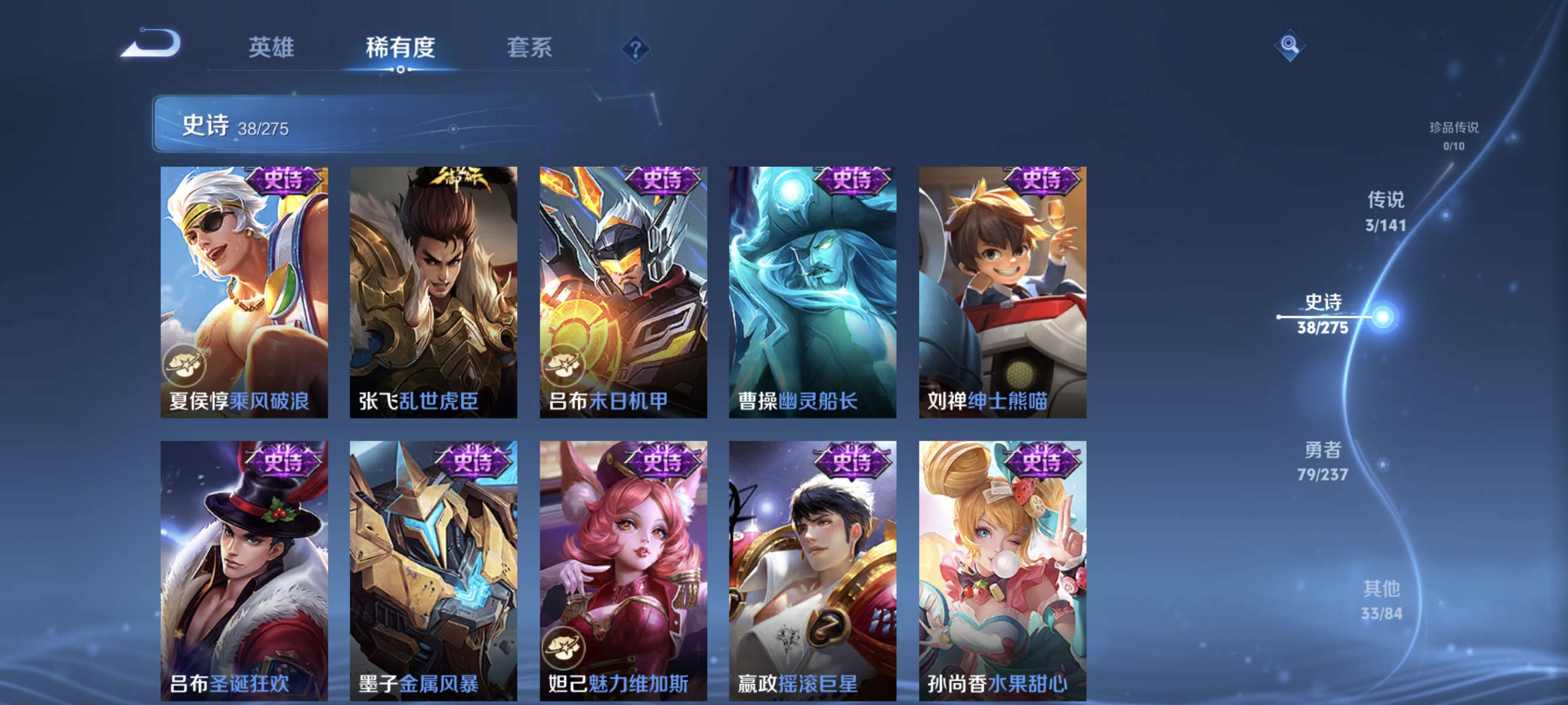Click the coin badge on 妲己魅力维加斯 card
Viewport: 1568px width, 705px height.
(x=565, y=649)
